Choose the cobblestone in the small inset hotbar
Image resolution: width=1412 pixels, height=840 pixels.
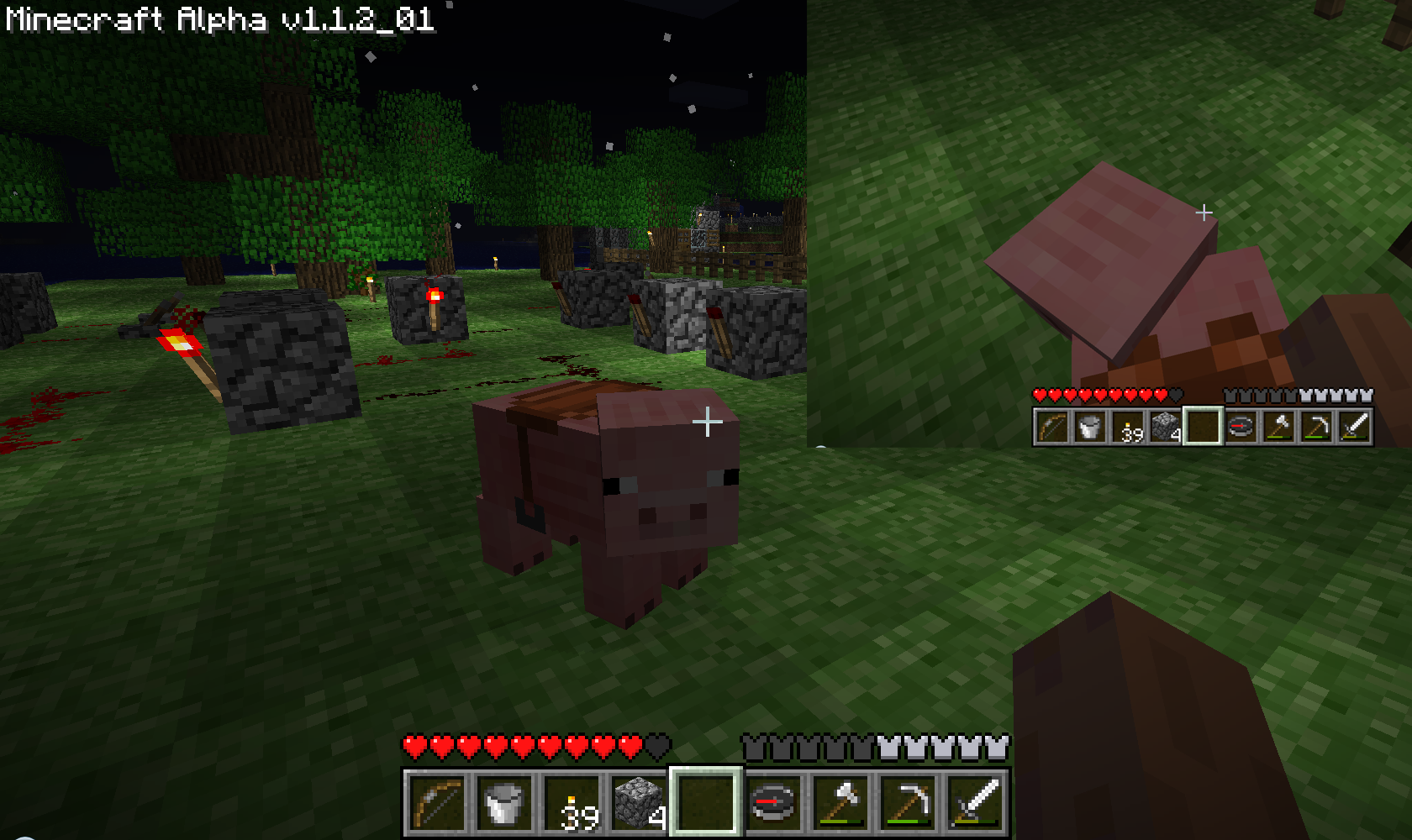point(1166,427)
